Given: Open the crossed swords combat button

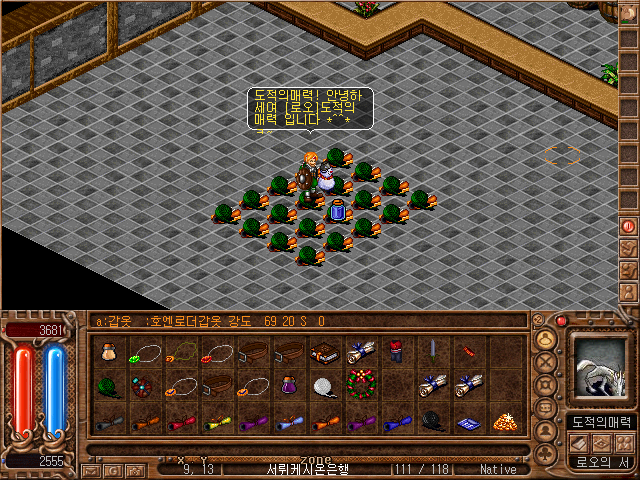Looking at the screenshot, I should pos(546,363).
